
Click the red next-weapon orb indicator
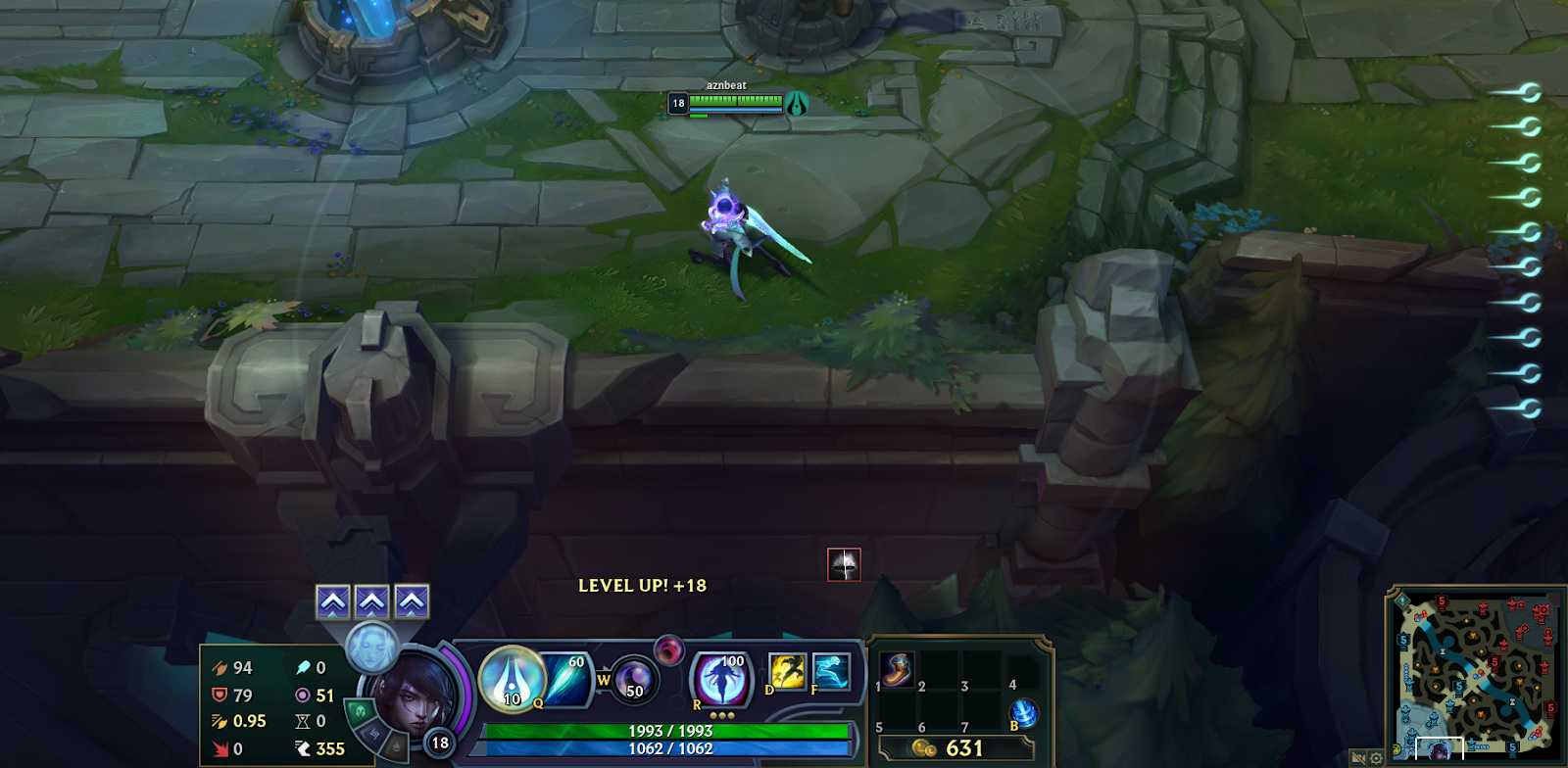[x=669, y=649]
